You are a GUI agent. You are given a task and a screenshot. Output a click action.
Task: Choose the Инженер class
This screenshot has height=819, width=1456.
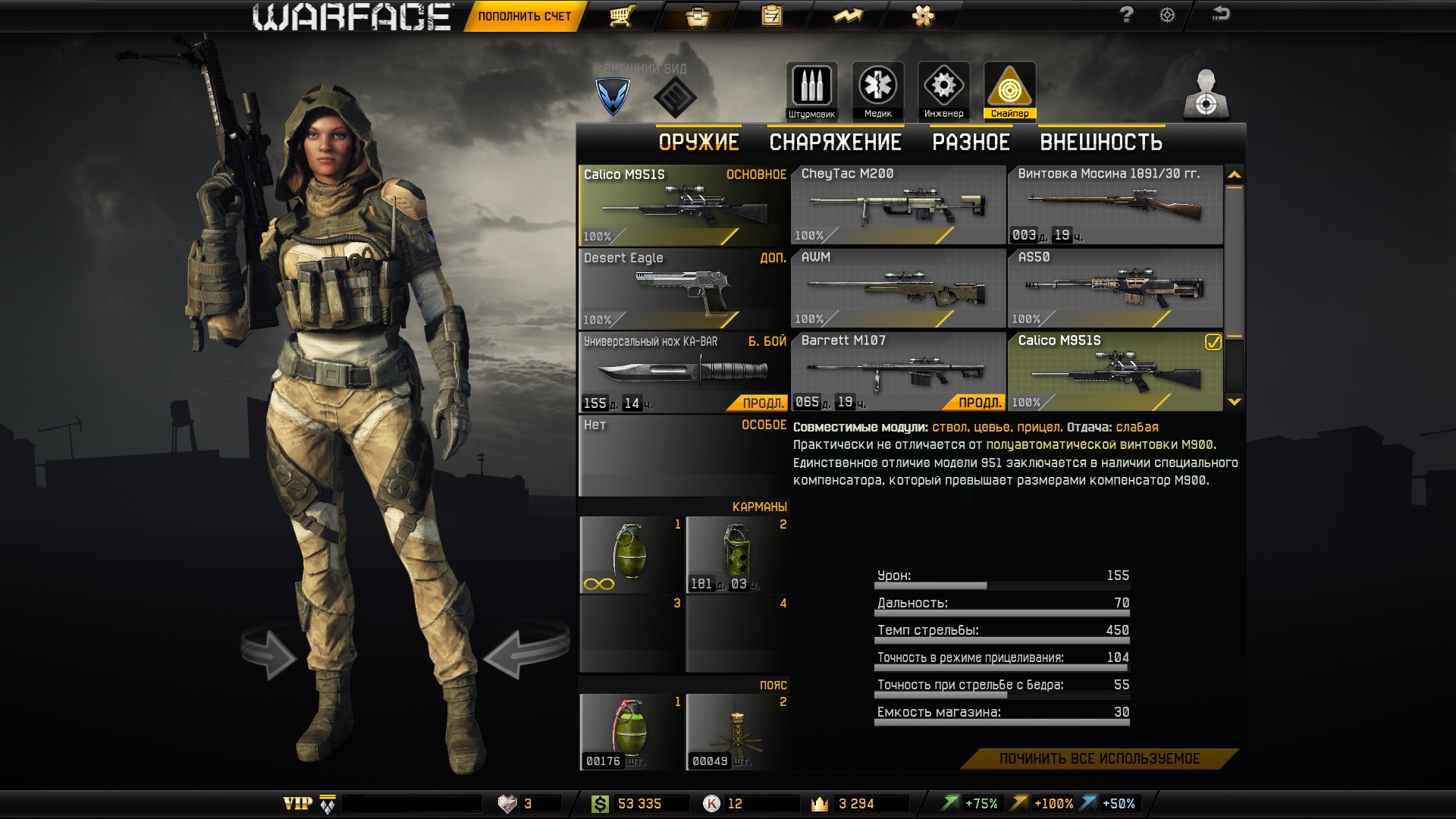[943, 91]
